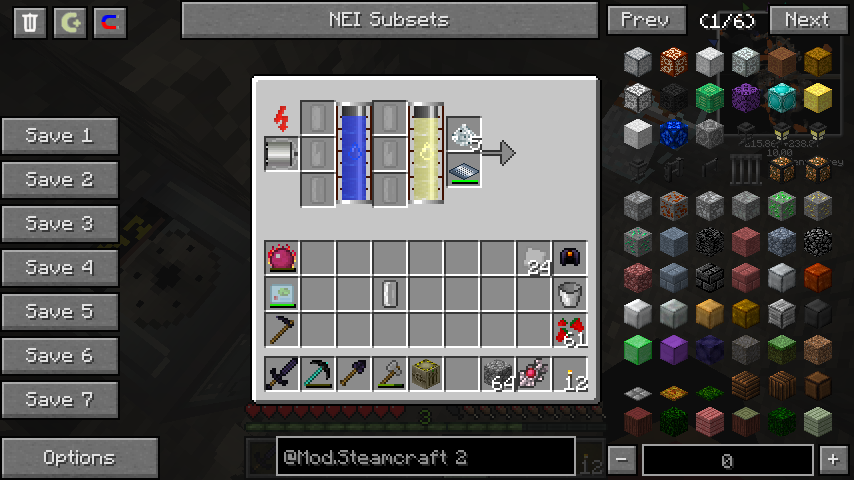Screen dimensions: 854x480
Task: Open the NEI Options menu
Action: coord(79,458)
